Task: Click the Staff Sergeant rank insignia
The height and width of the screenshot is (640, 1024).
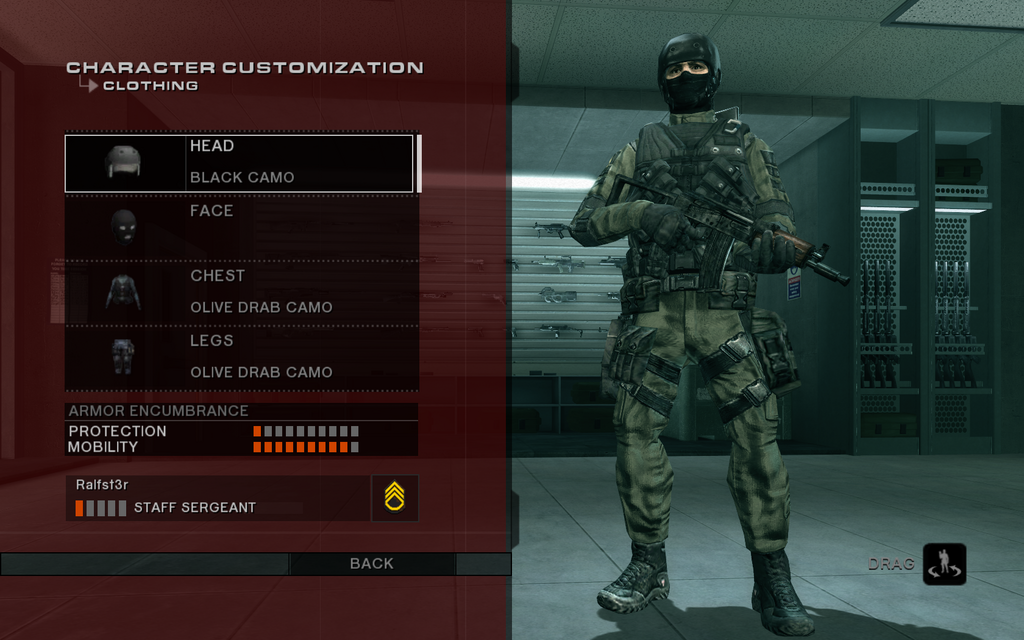Action: pyautogui.click(x=394, y=497)
